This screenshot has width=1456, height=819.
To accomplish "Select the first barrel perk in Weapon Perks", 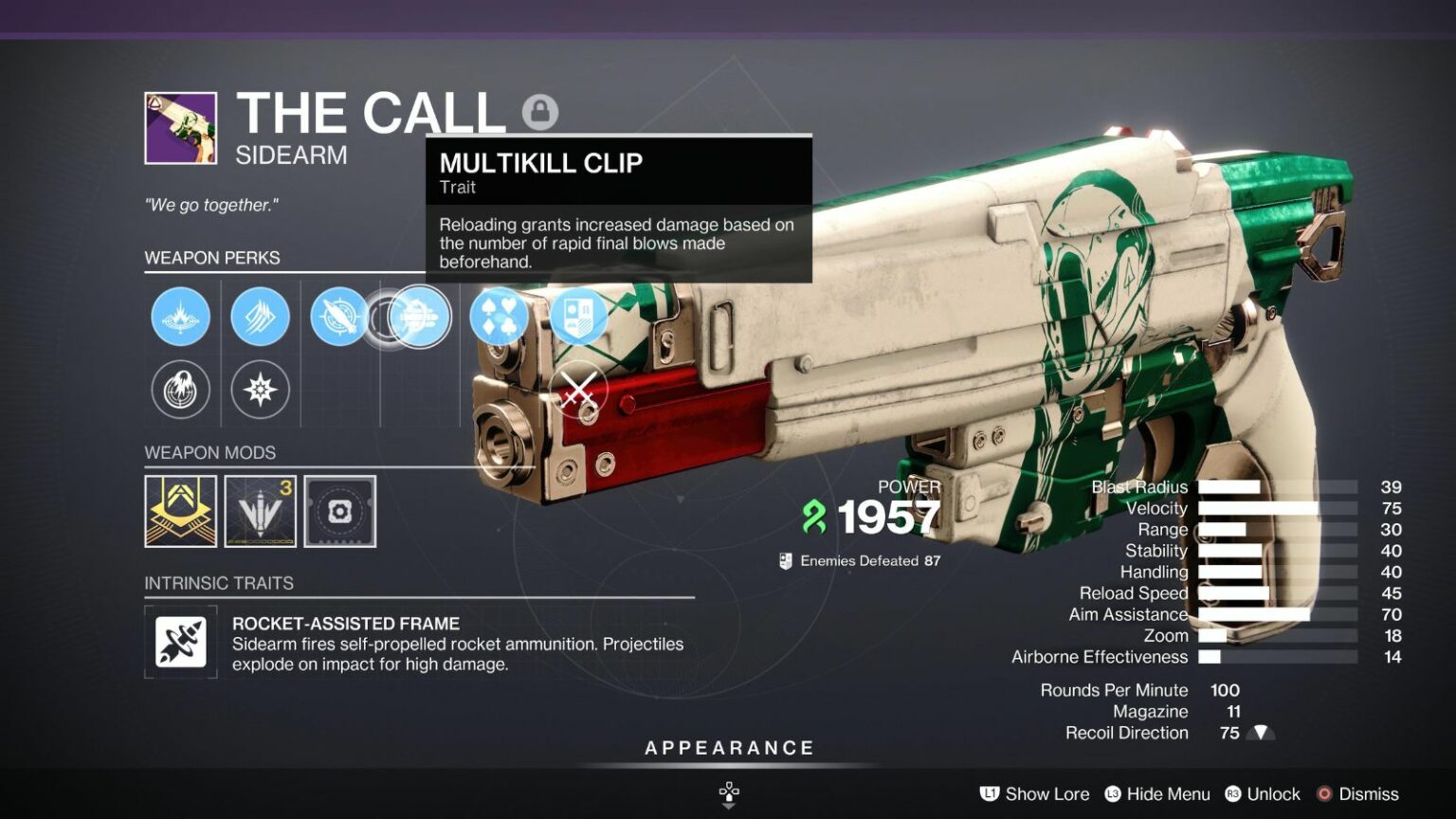I will [x=180, y=317].
